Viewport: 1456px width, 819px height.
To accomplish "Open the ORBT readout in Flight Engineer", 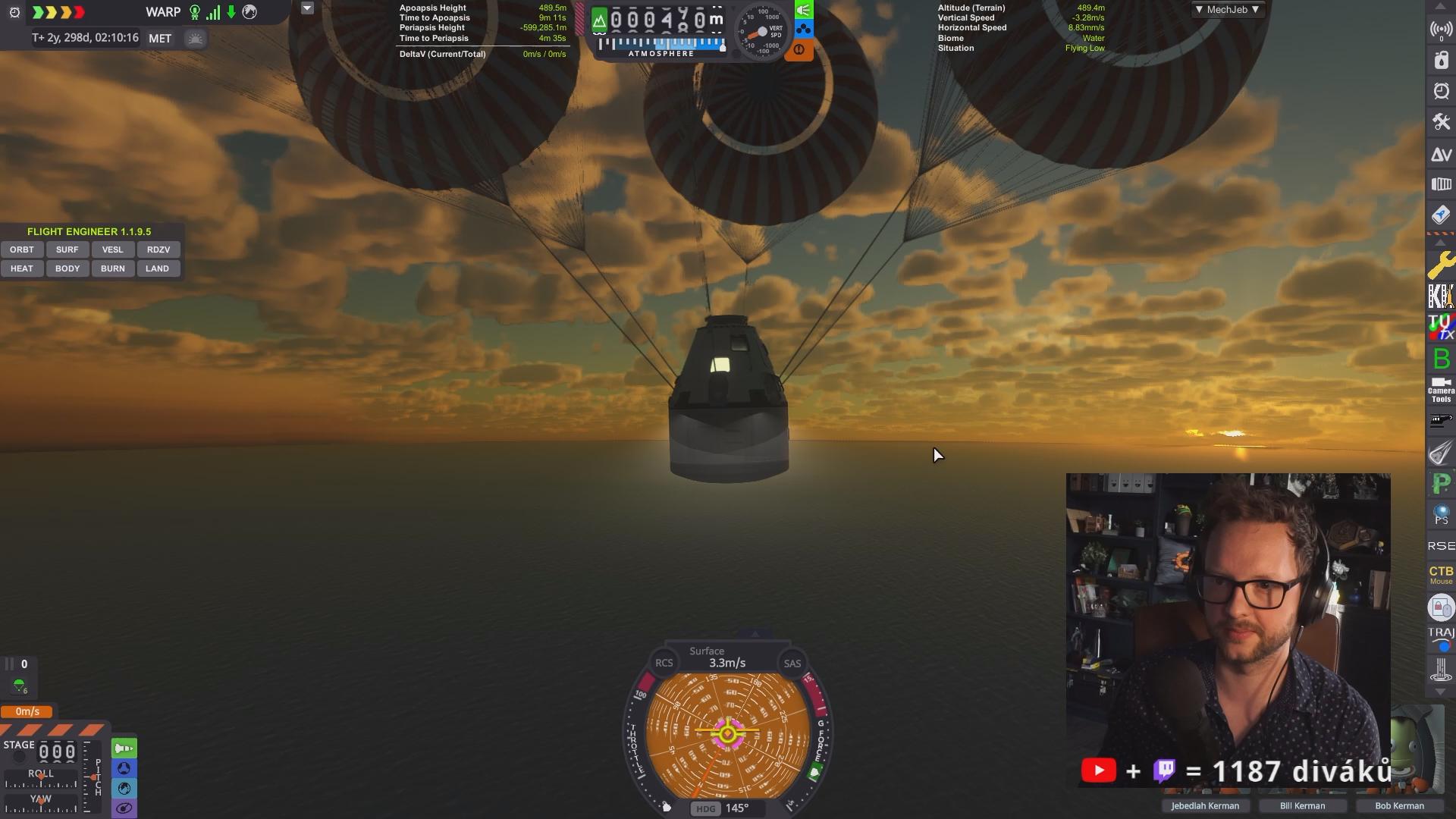I will [x=22, y=249].
